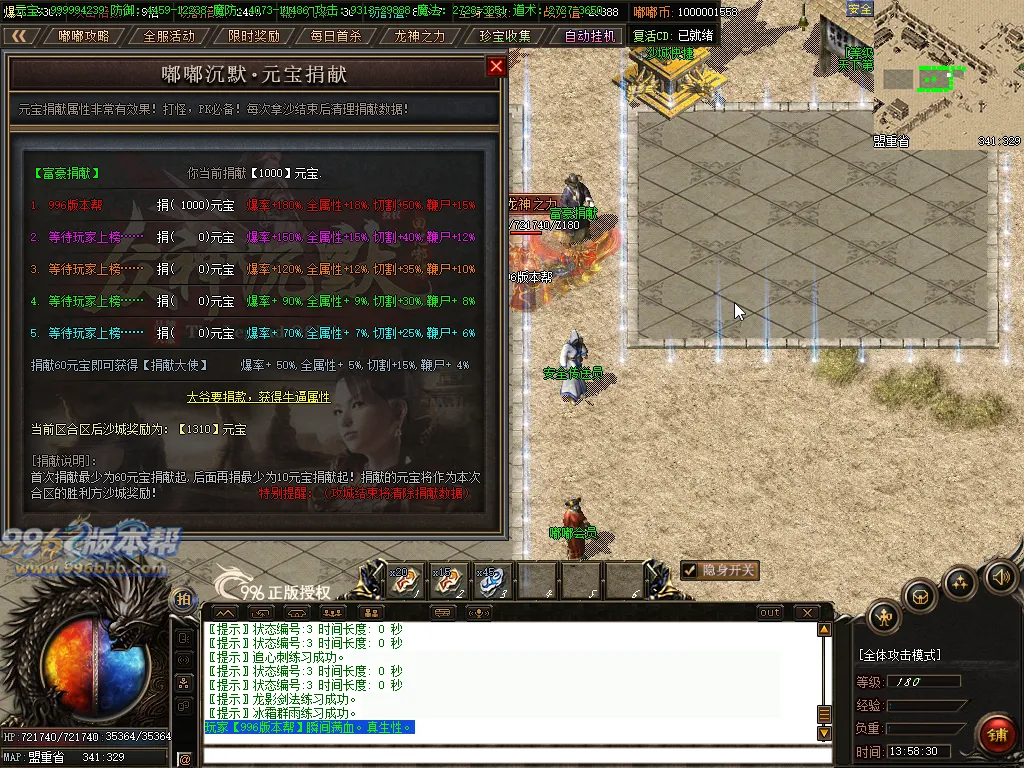Image resolution: width=1024 pixels, height=768 pixels.
Task: Close the 元宝捐献 donation panel
Action: click(x=496, y=67)
